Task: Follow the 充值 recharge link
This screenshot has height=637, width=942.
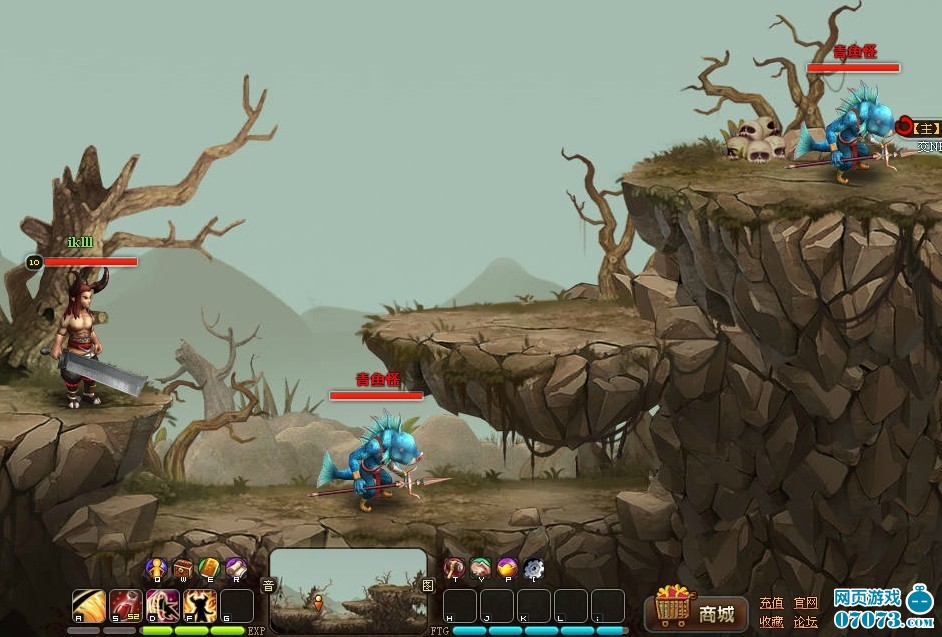Action: pos(771,603)
